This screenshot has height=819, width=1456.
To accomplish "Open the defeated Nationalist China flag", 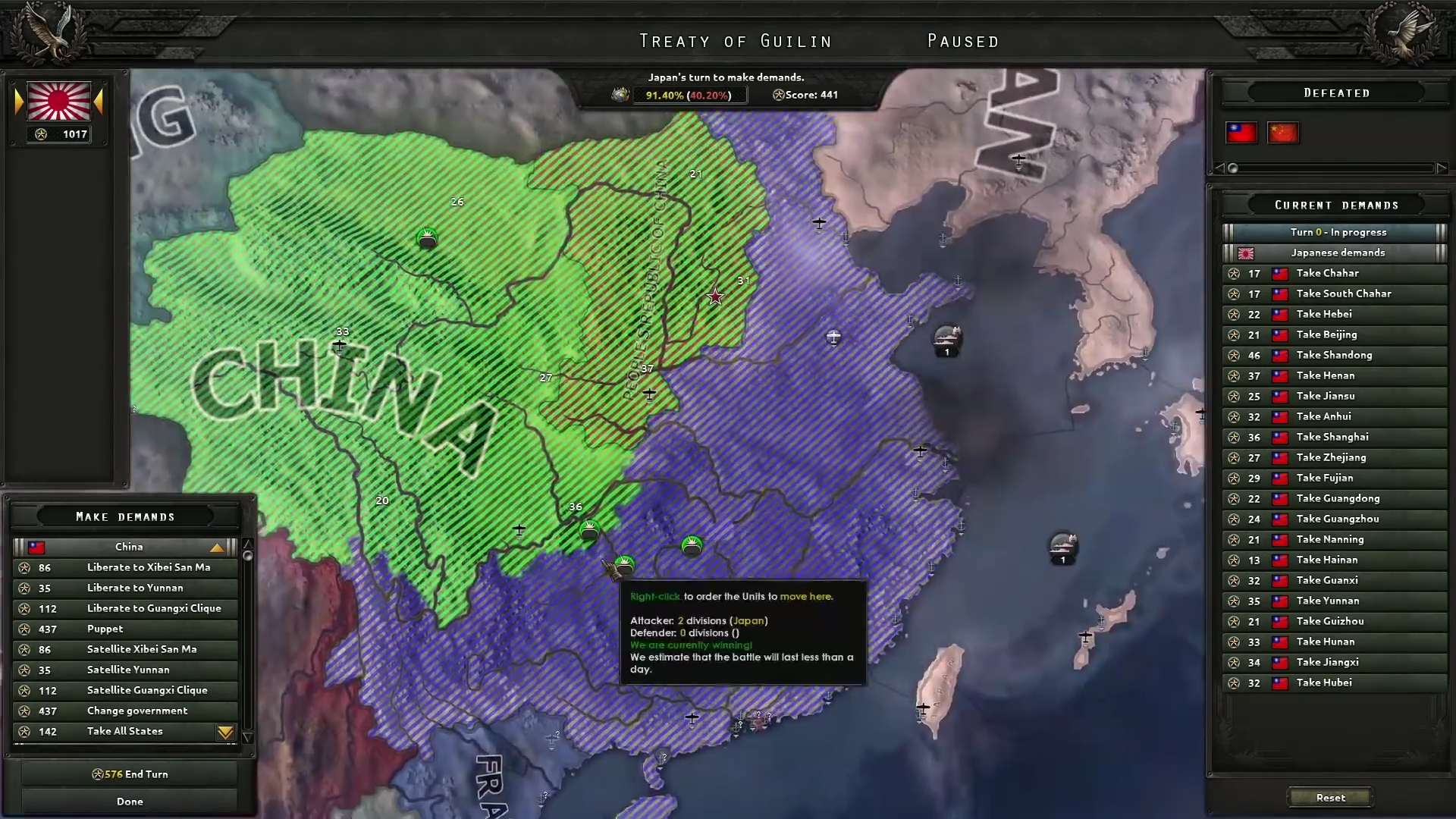I will pyautogui.click(x=1241, y=133).
